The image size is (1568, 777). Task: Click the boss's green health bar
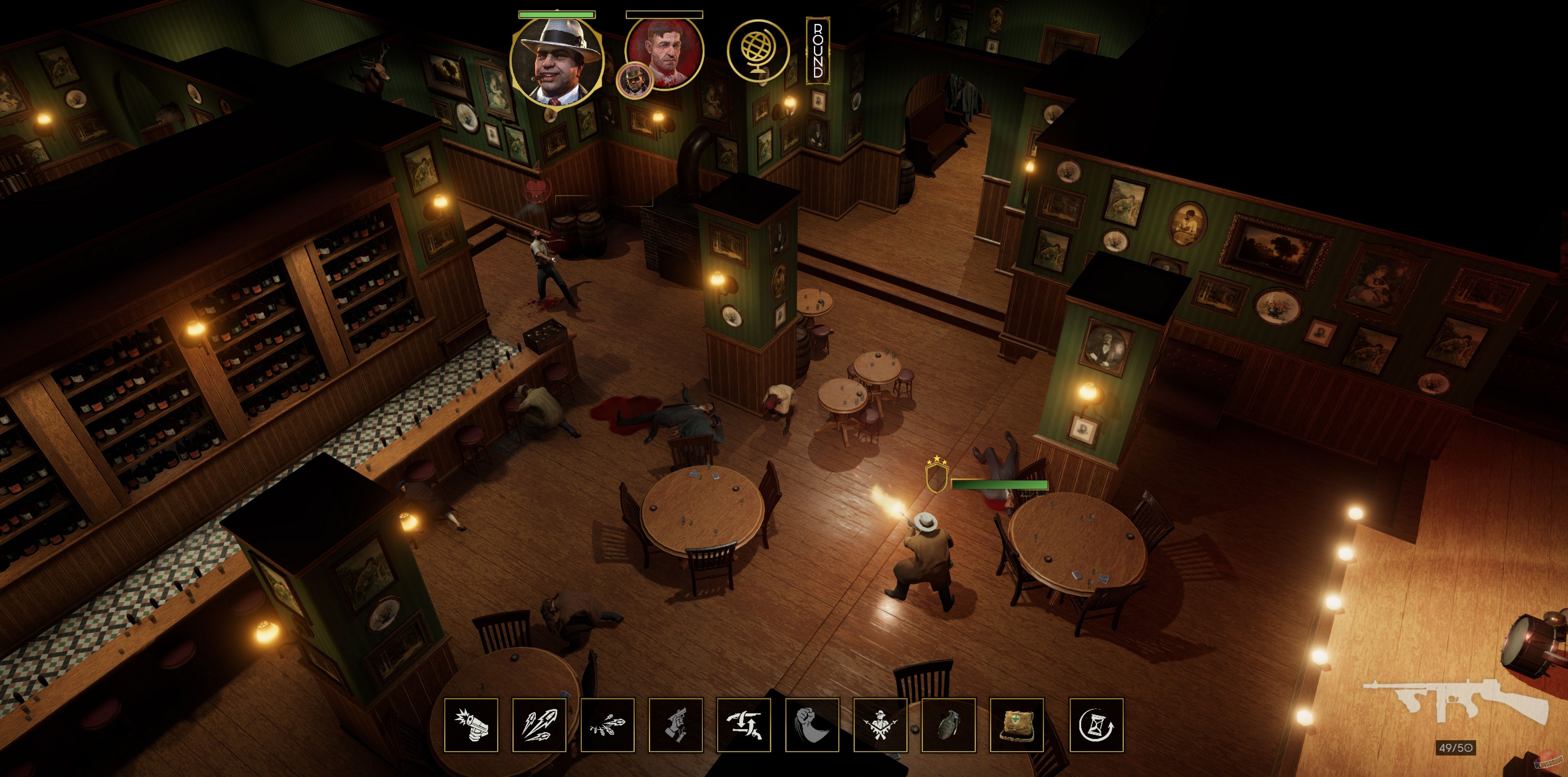click(556, 15)
